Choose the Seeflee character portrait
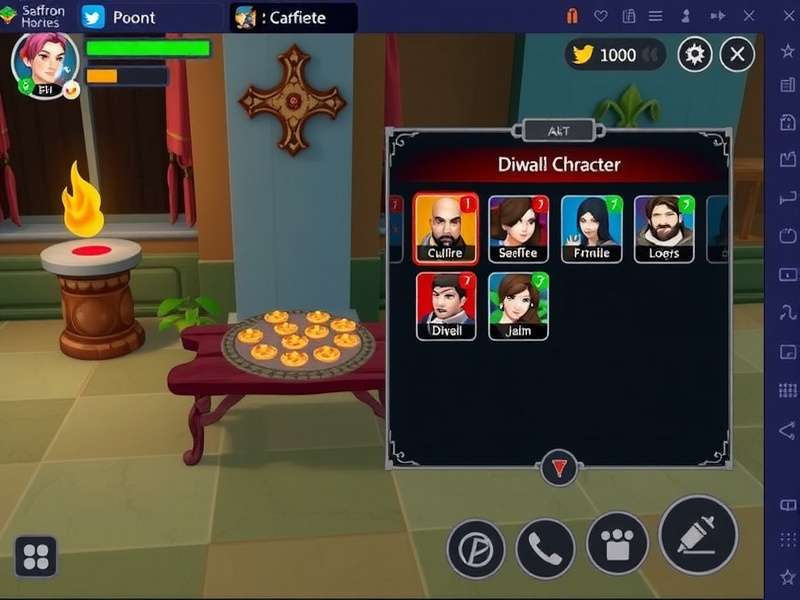 pyautogui.click(x=518, y=228)
